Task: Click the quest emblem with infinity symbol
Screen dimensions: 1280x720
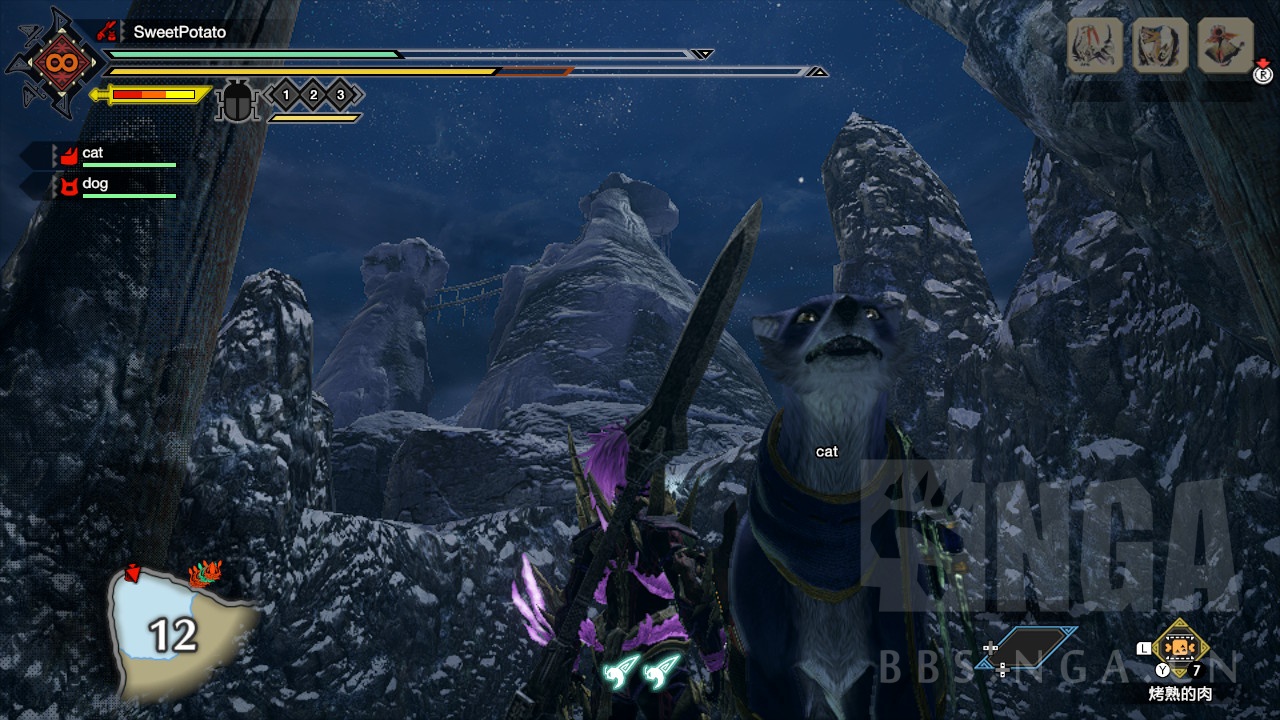Action: [52, 64]
